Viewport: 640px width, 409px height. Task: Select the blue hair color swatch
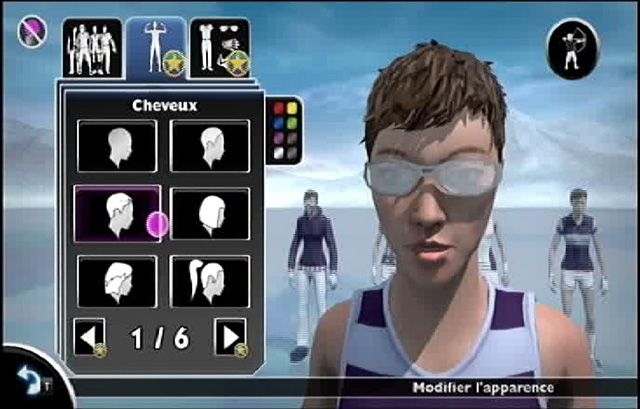279,124
